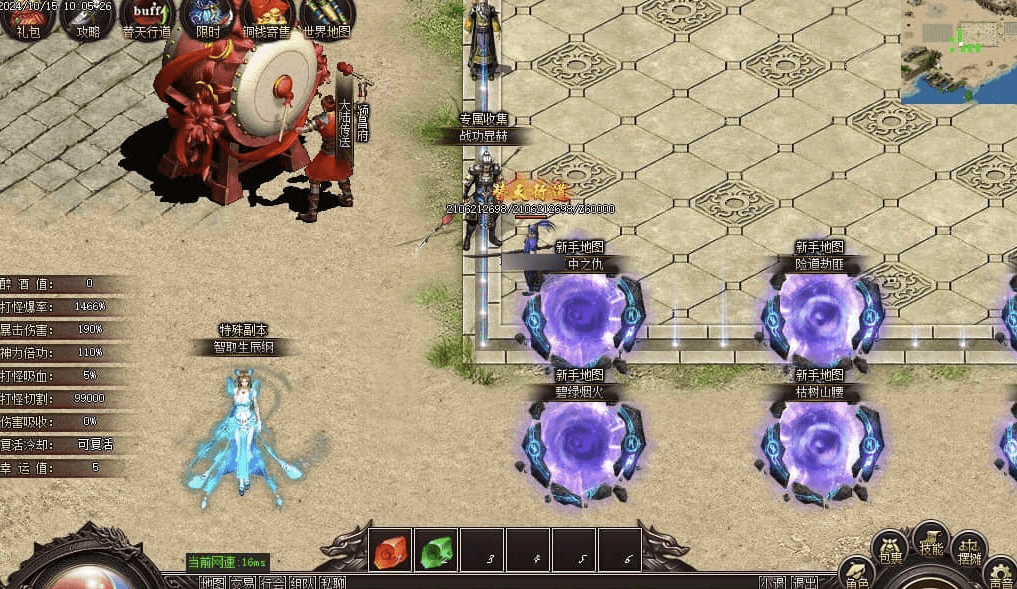This screenshot has height=589, width=1017.
Task: Open the 世界地图 world map
Action: (x=326, y=17)
